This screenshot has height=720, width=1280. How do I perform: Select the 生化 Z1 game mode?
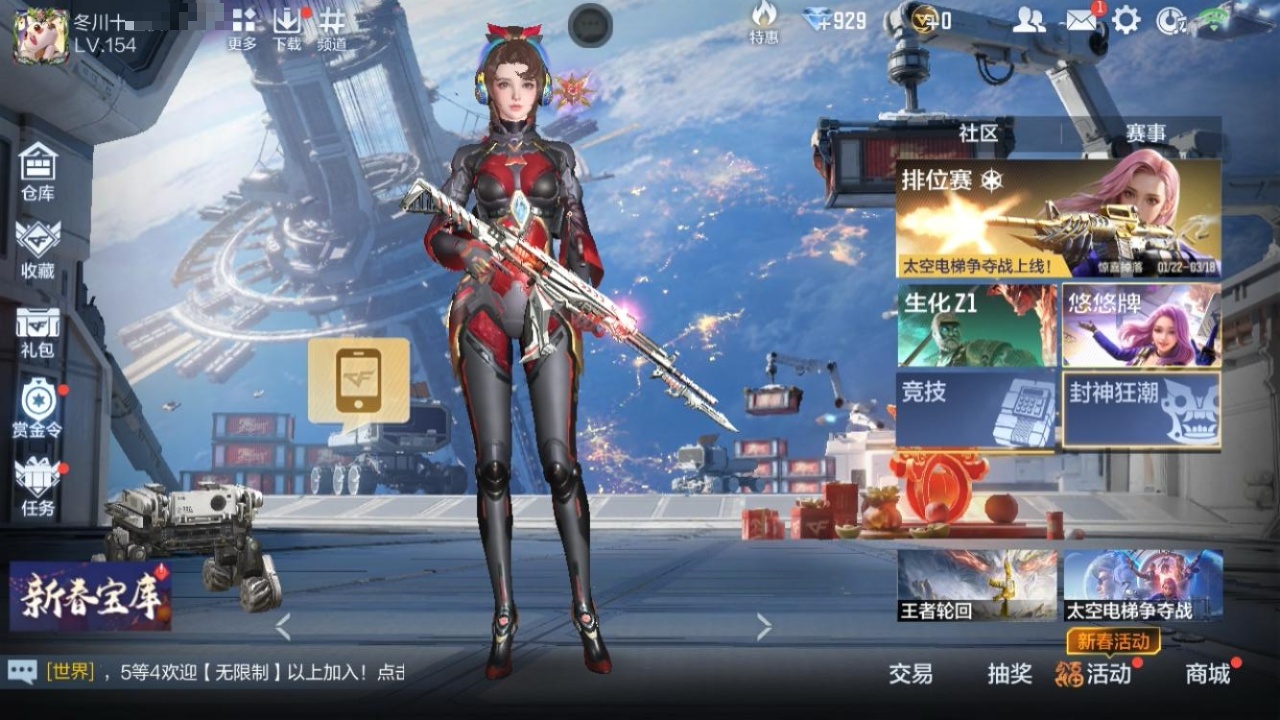pyautogui.click(x=976, y=326)
